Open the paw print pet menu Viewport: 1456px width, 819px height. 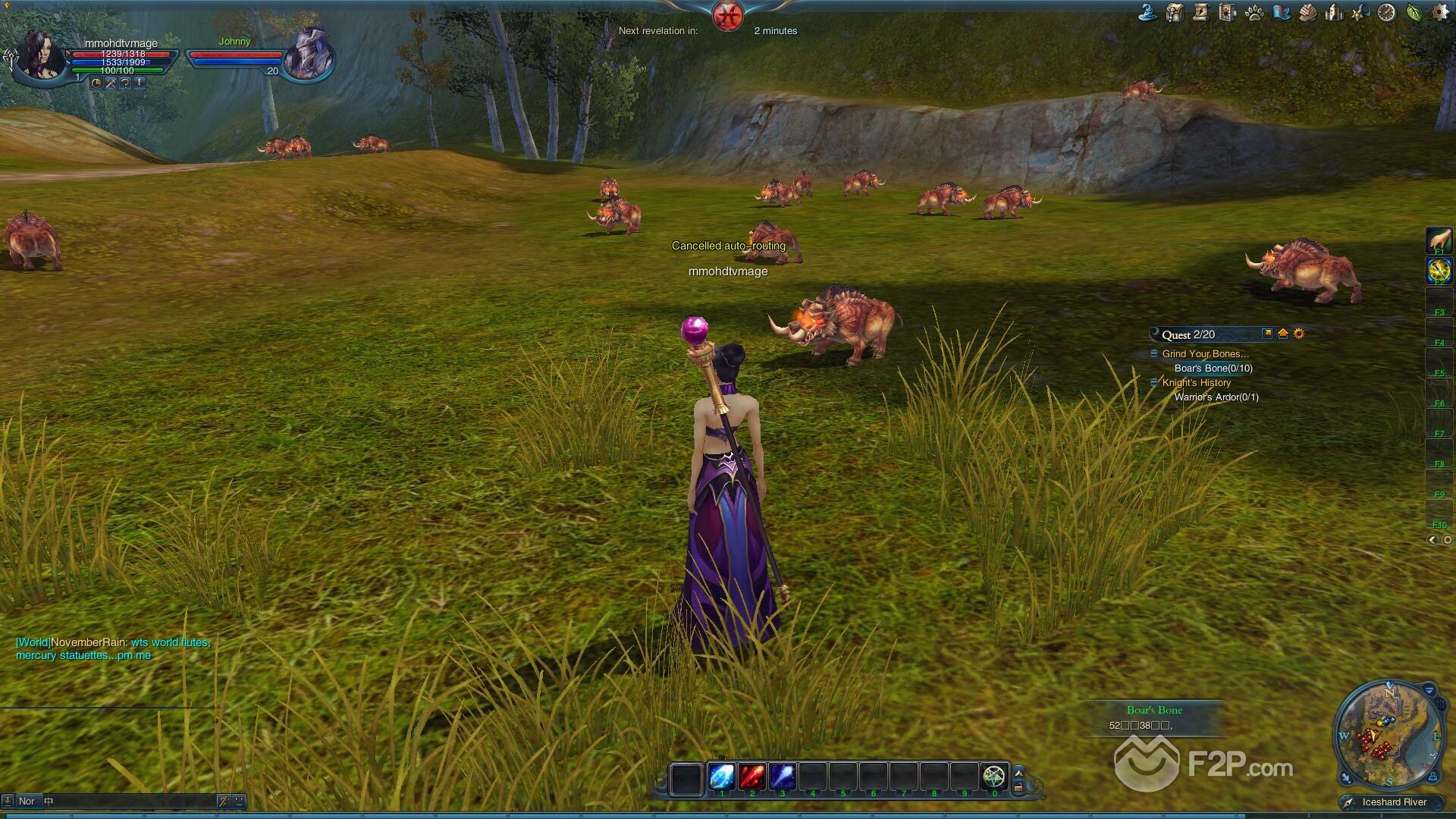1254,13
